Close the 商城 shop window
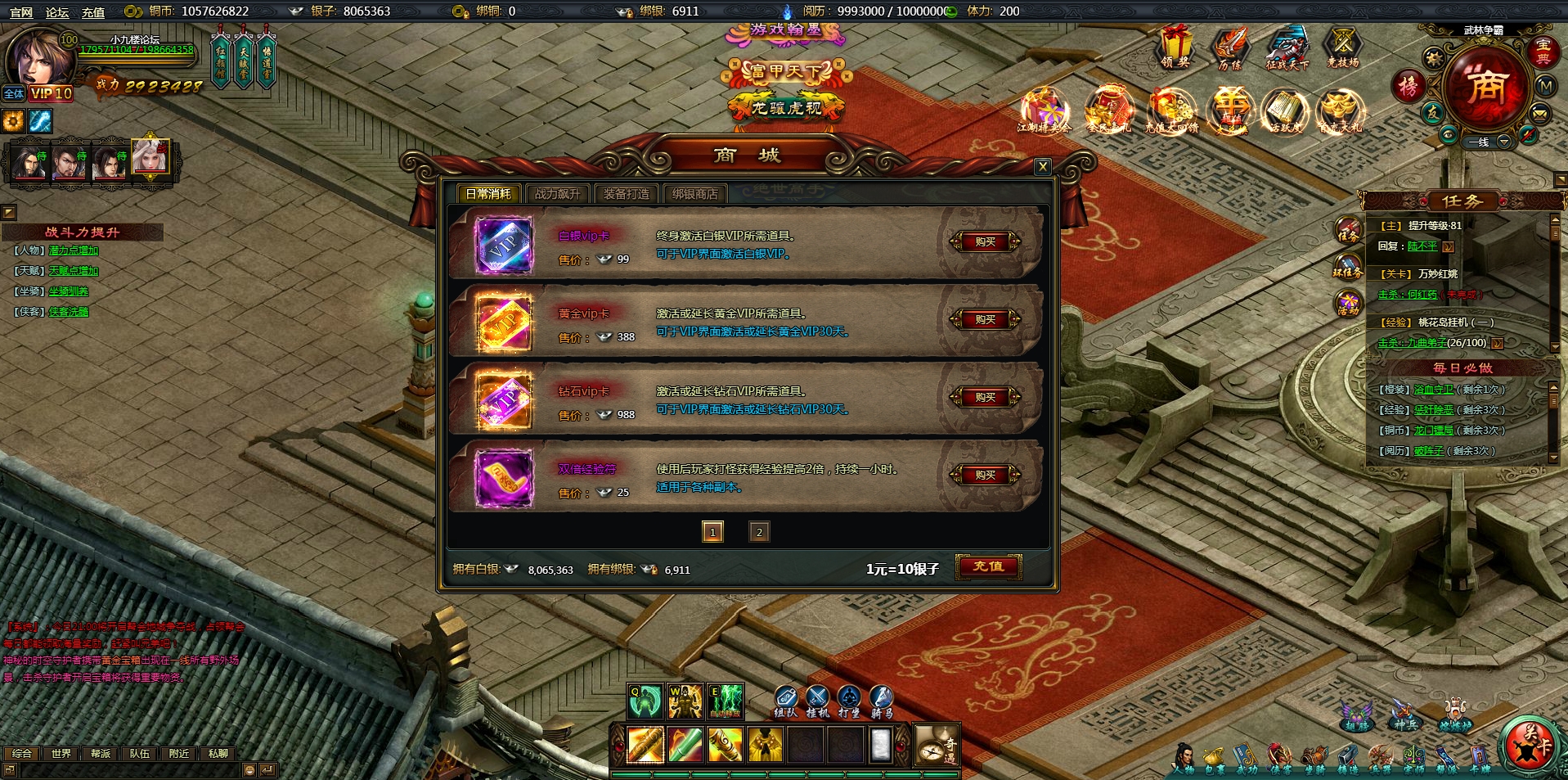Viewport: 1568px width, 780px height. point(1042,167)
